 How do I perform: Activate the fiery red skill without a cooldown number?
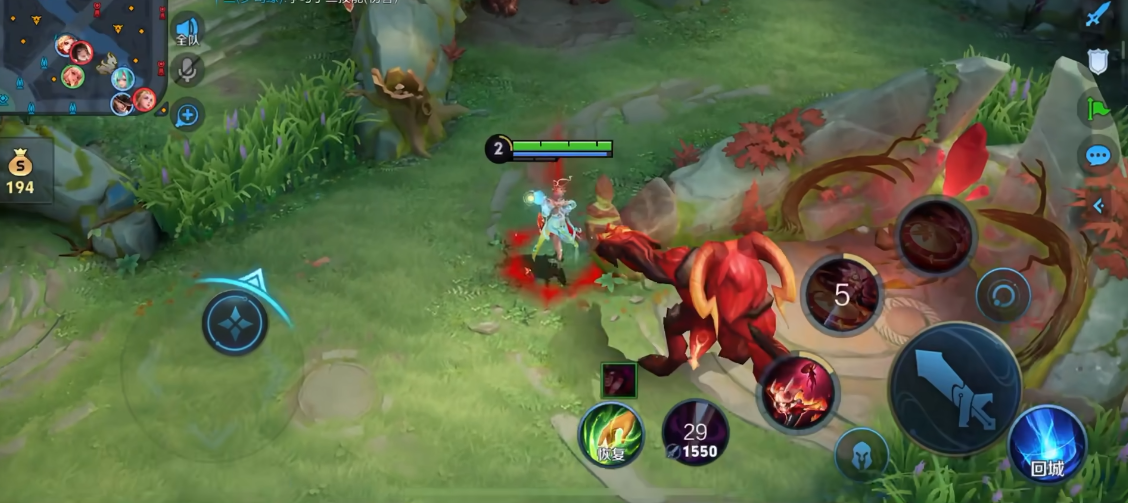[x=797, y=392]
